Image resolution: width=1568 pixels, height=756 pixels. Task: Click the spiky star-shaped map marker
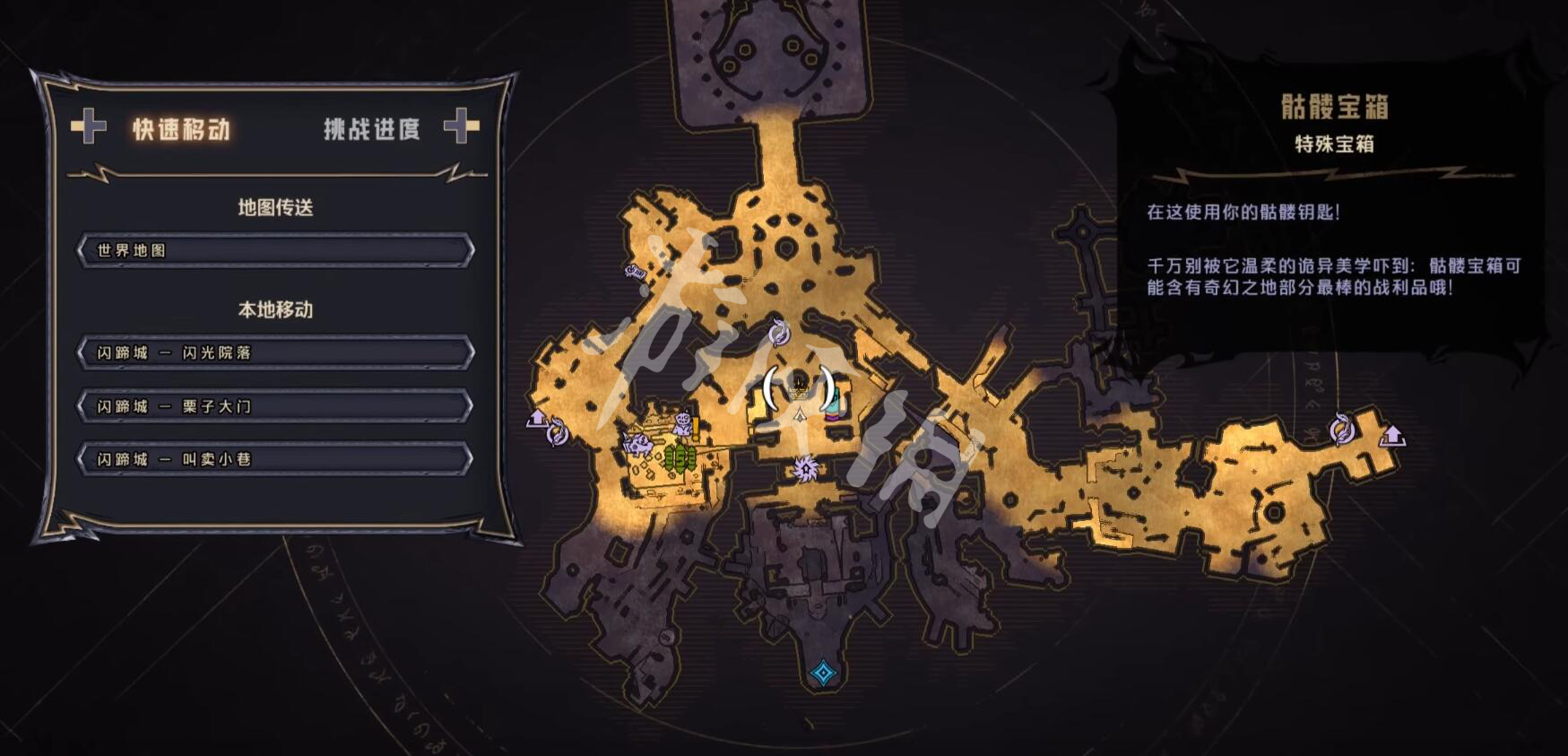[x=804, y=468]
